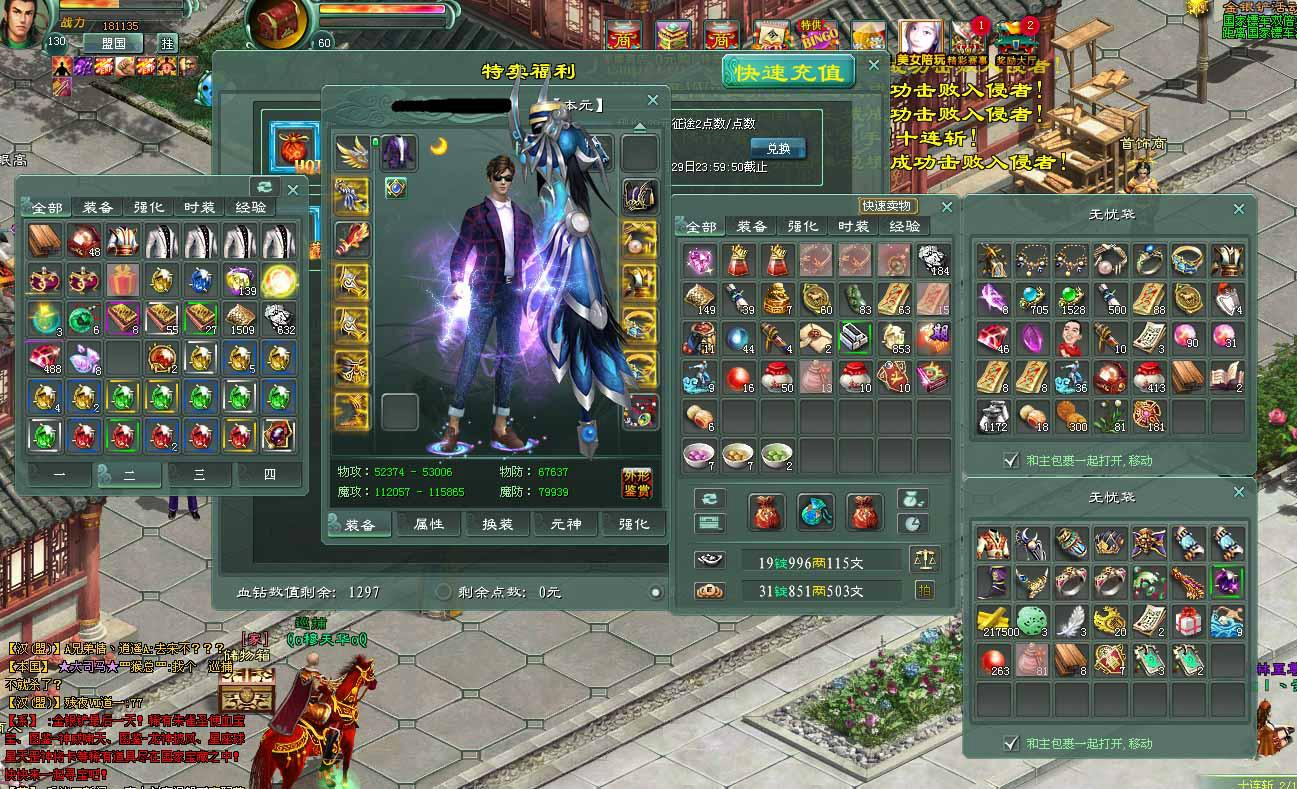
Task: Click the 拍 auction button
Action: tap(924, 591)
